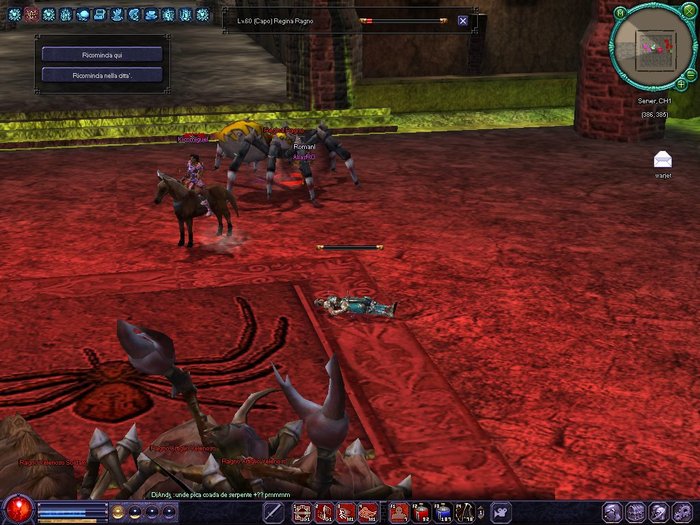Viewport: 700px width, 525px height.
Task: Choose 'Ricomincia qui' to respawn here
Action: (102, 54)
